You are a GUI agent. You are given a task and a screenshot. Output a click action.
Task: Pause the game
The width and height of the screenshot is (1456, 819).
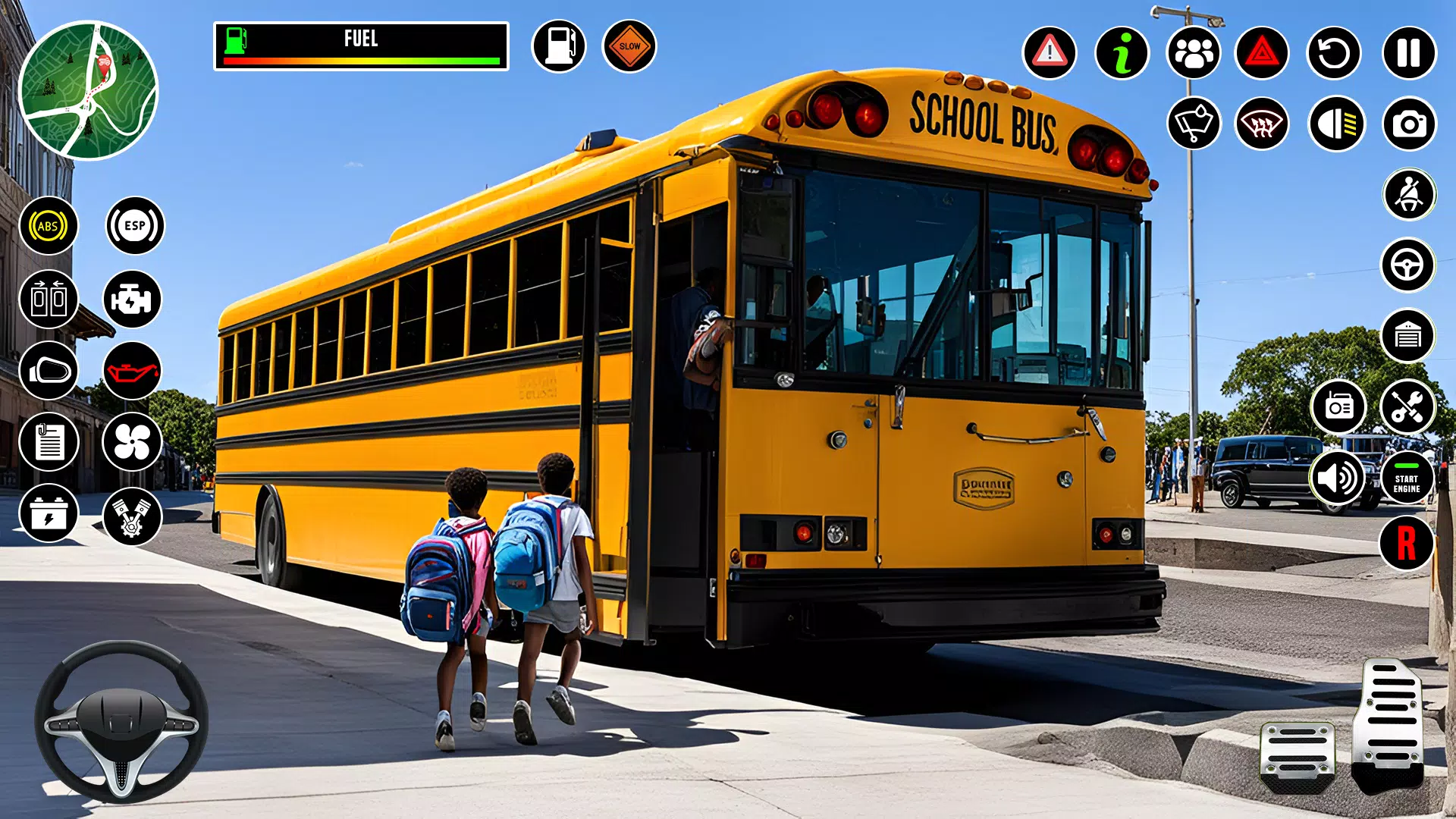(1407, 53)
